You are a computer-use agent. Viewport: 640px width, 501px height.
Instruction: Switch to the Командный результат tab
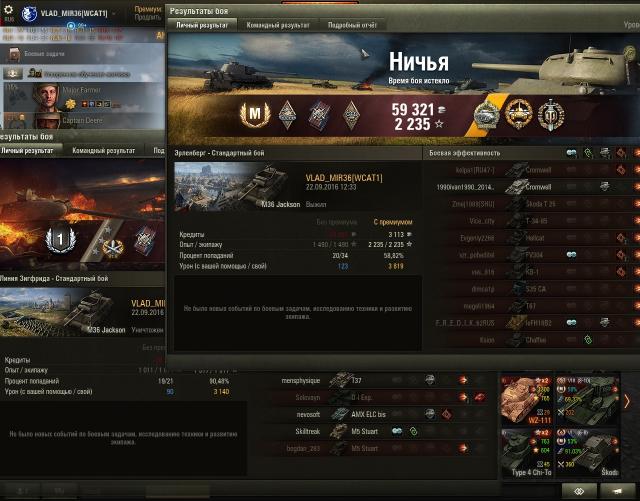(x=278, y=23)
